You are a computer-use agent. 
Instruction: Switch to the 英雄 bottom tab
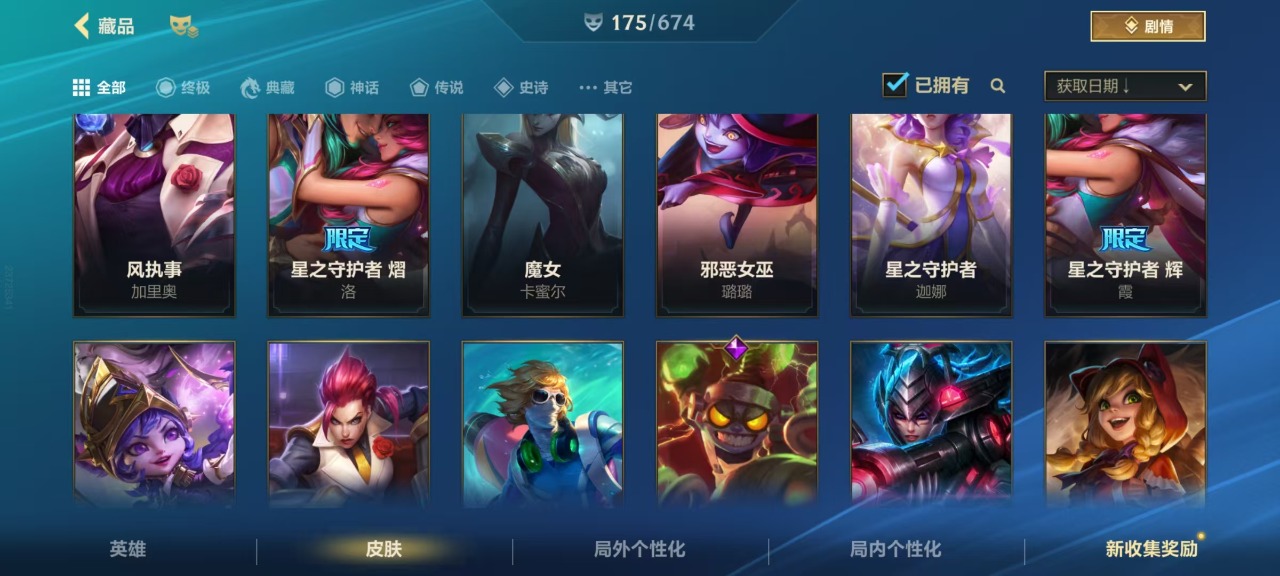(x=128, y=549)
